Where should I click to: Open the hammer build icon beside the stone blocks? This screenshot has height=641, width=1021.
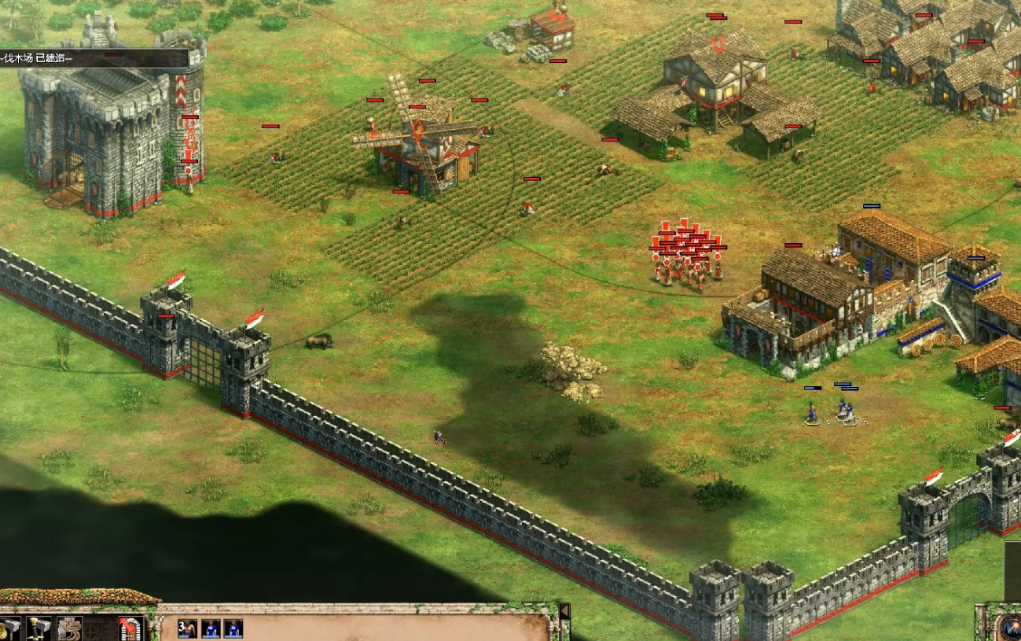tap(39, 629)
